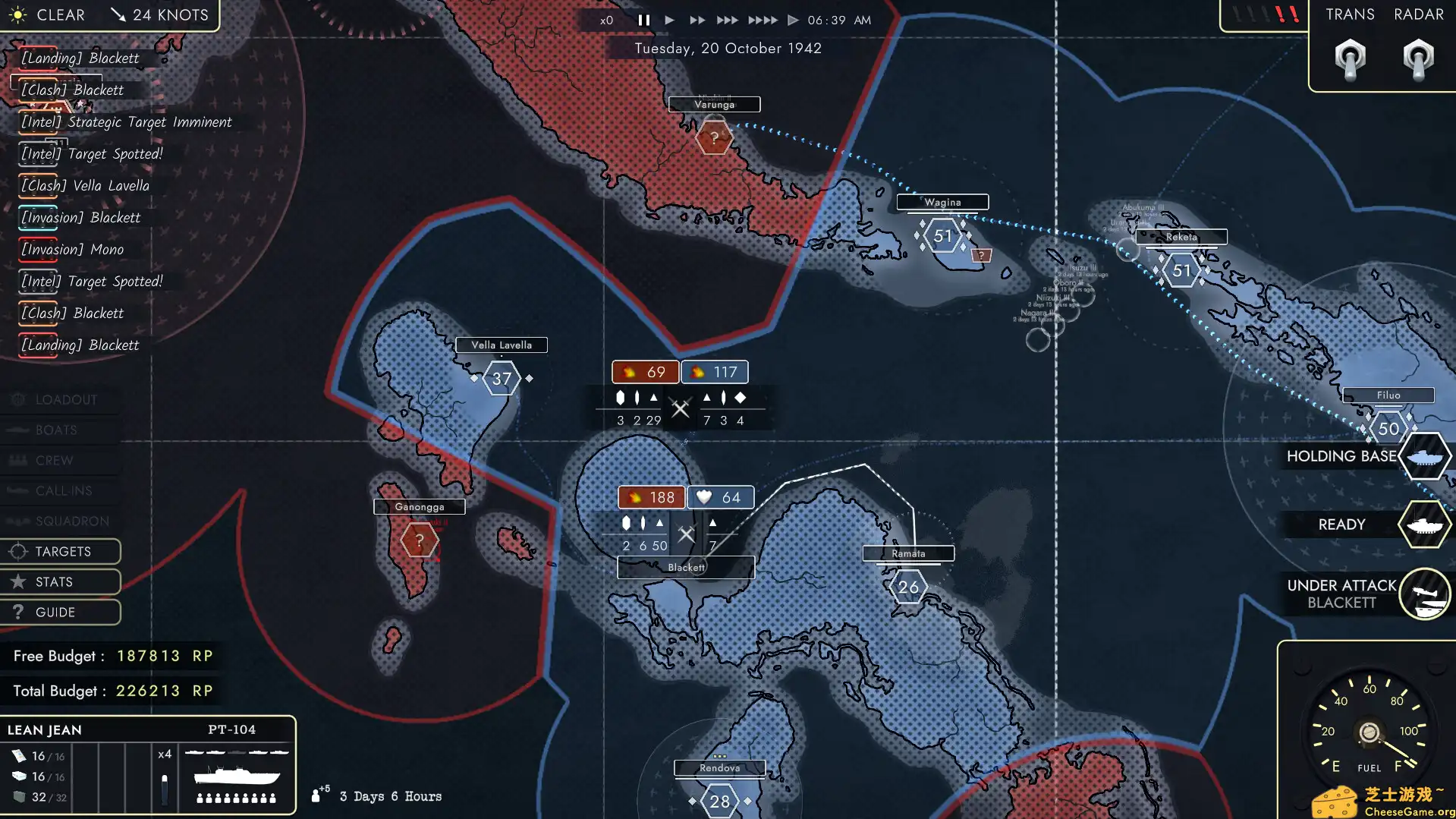1456x819 pixels.
Task: Open the Intel Target Spotted notification
Action: pyautogui.click(x=90, y=153)
